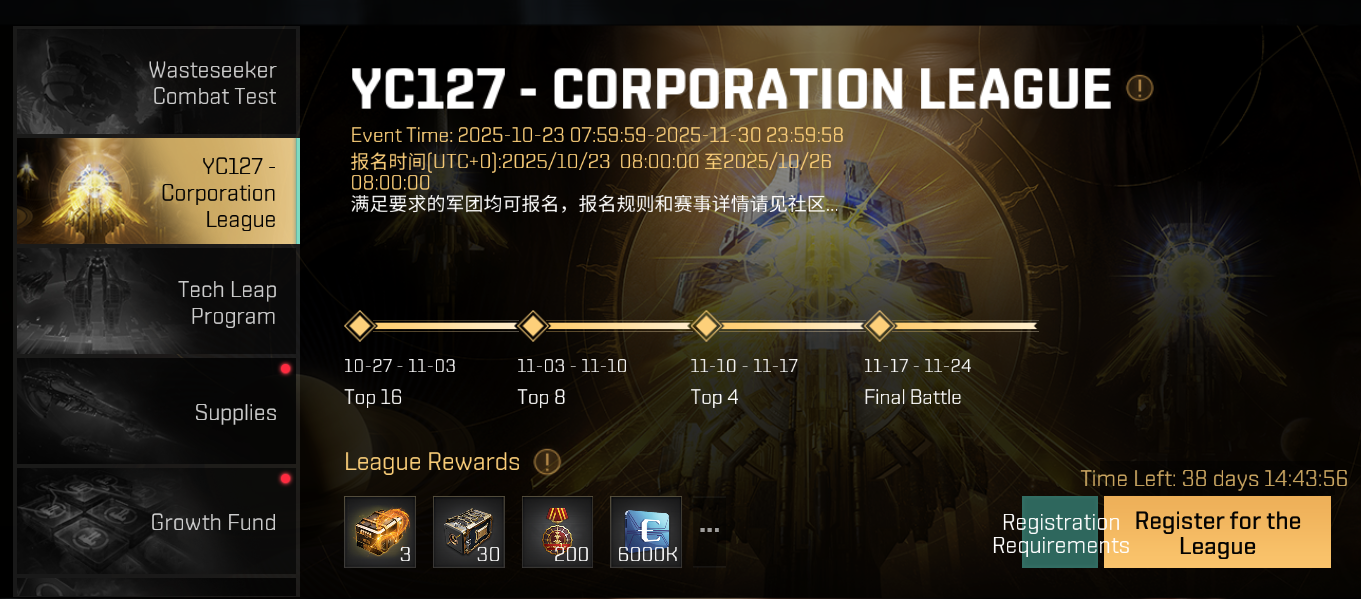The width and height of the screenshot is (1361, 599).
Task: Inspect the grey chest reward with 30
Action: pyautogui.click(x=469, y=532)
